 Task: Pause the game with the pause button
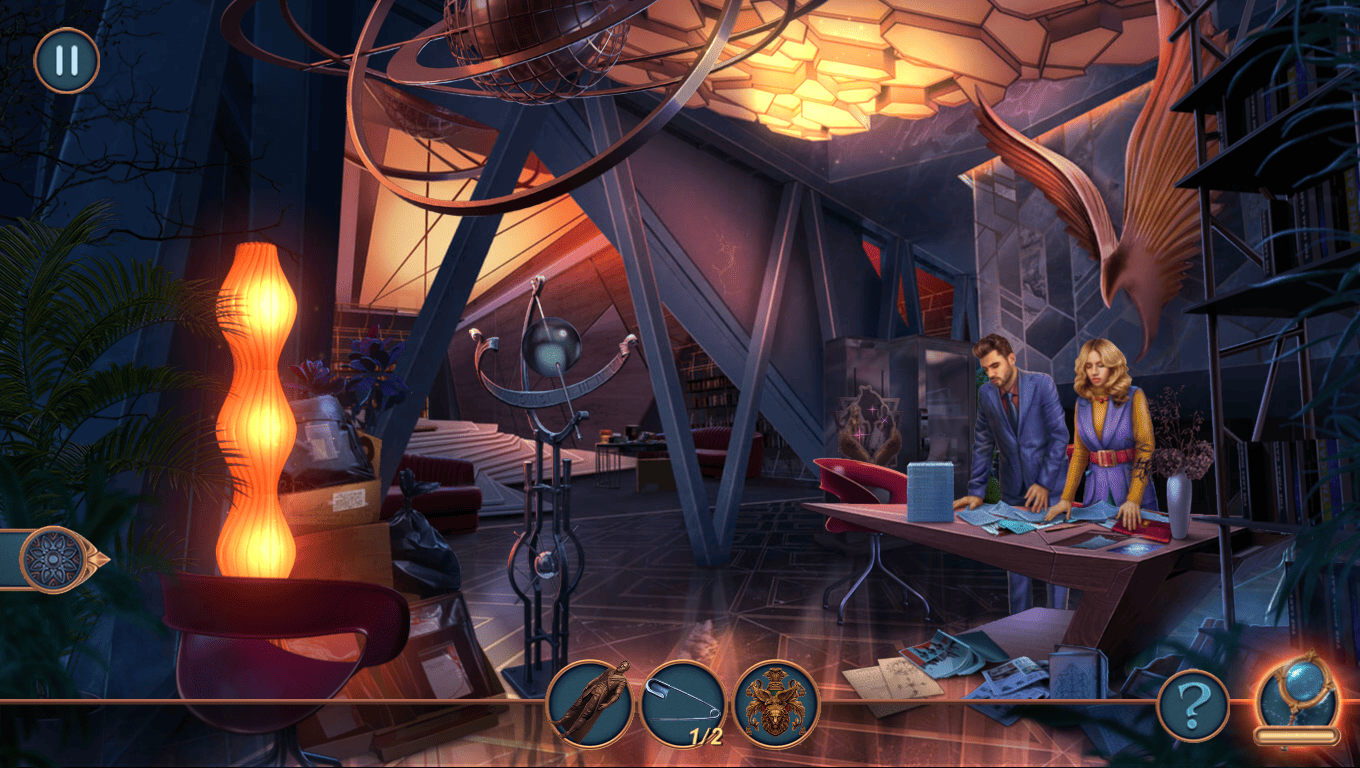67,60
